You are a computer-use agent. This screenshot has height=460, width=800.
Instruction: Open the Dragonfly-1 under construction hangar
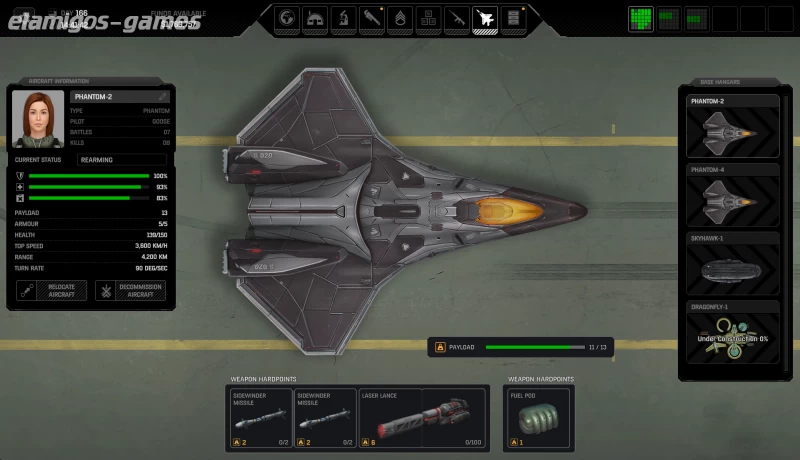coord(733,333)
